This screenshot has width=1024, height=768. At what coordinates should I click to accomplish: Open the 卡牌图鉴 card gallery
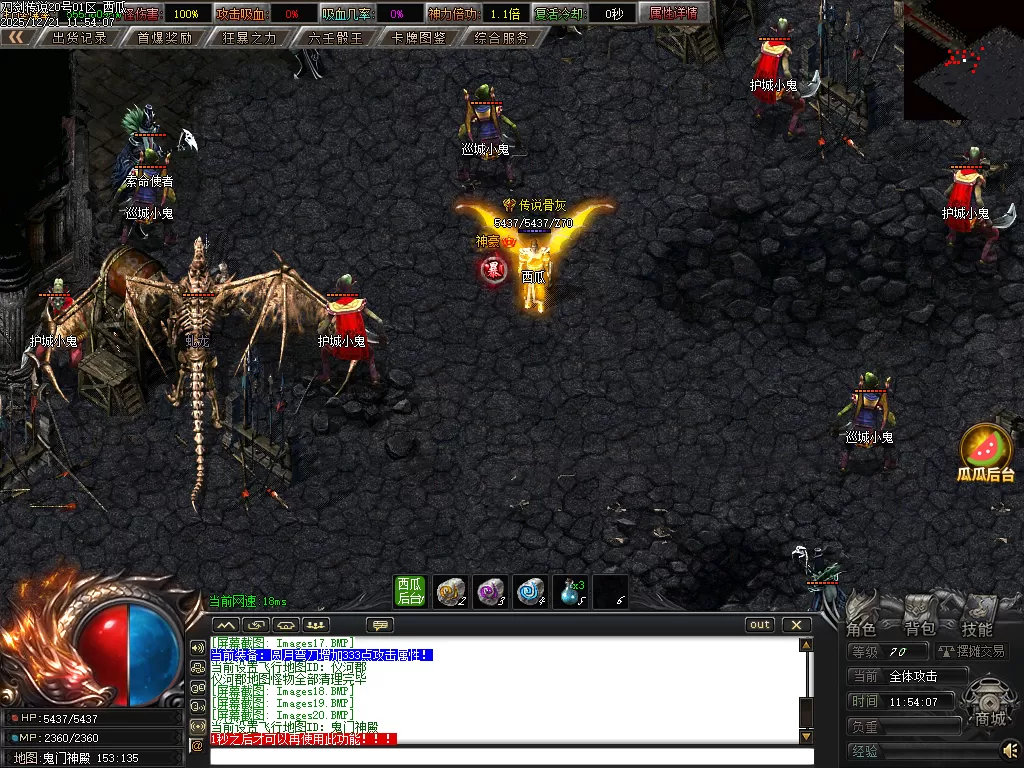[420, 38]
